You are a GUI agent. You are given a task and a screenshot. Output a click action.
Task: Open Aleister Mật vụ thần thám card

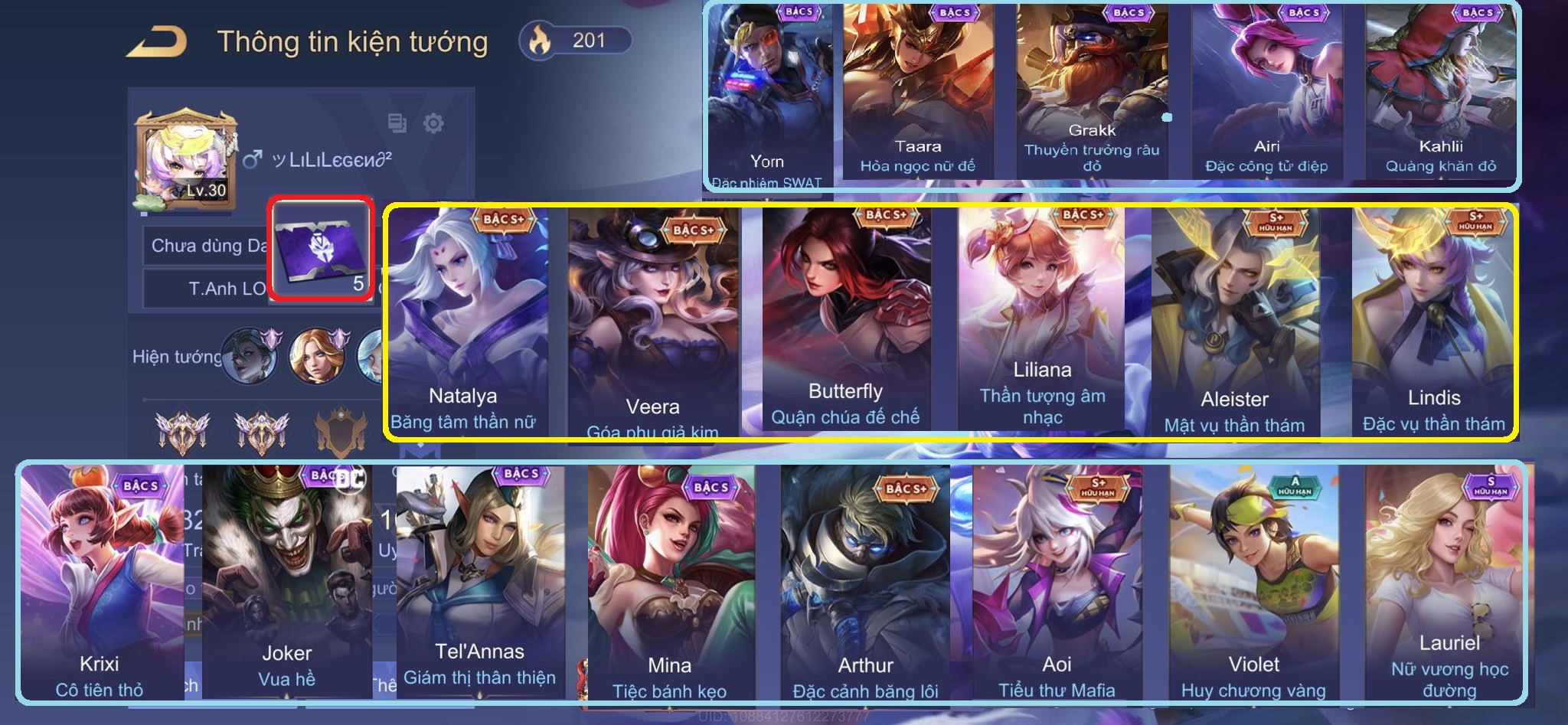pyautogui.click(x=1234, y=322)
